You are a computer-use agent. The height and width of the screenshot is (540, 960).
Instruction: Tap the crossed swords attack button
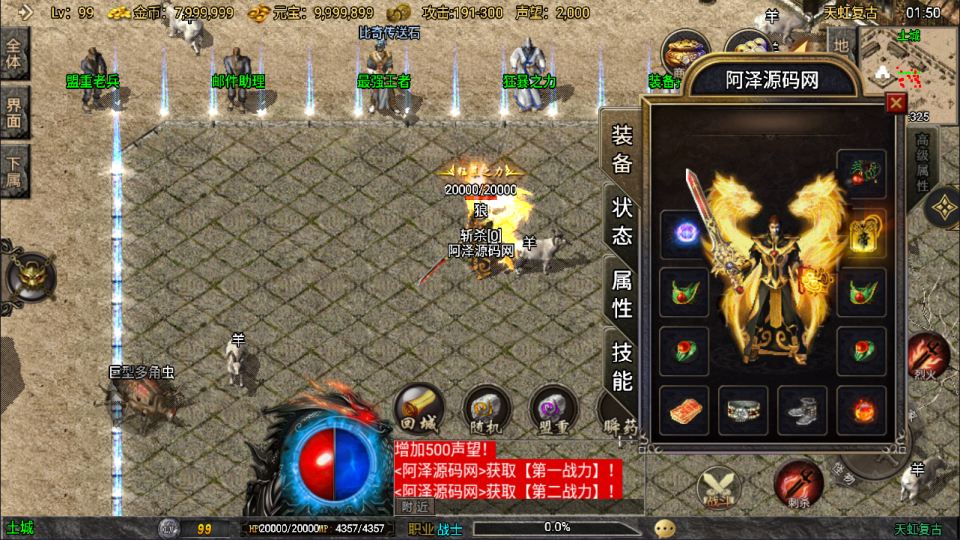click(x=720, y=488)
